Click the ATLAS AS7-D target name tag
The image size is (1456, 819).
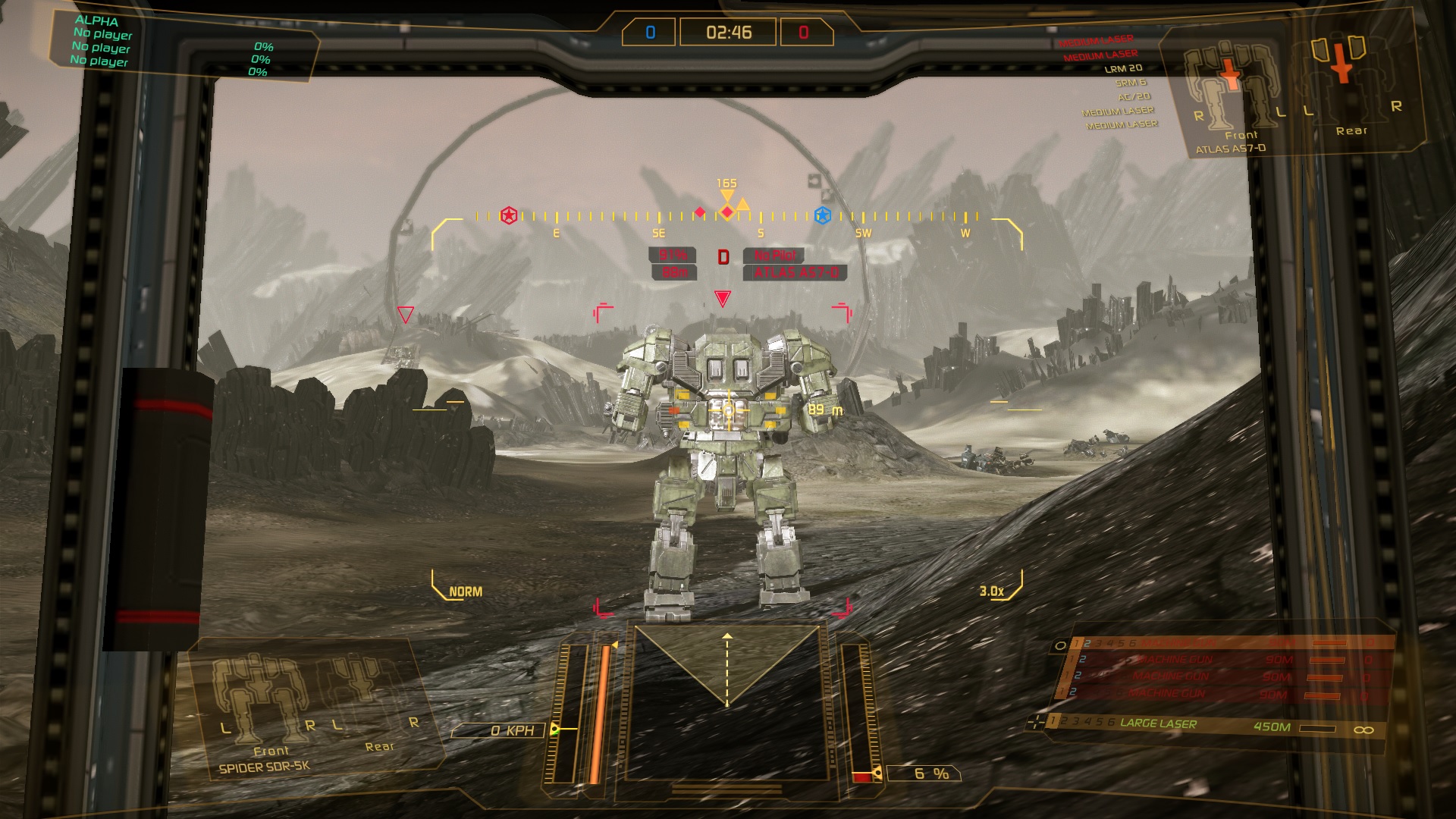pyautogui.click(x=795, y=273)
